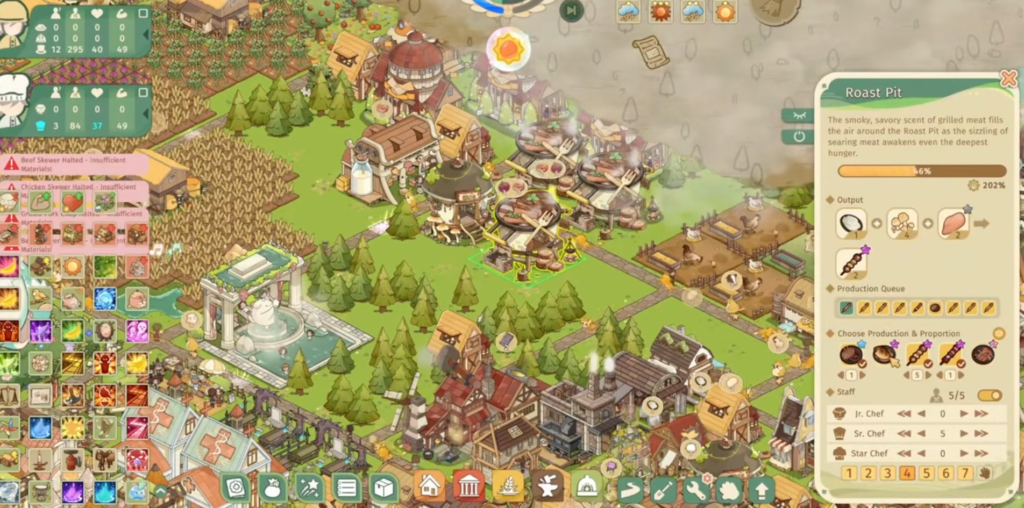1024x508 pixels.
Task: Increase the Star Chef count by one
Action: click(964, 453)
